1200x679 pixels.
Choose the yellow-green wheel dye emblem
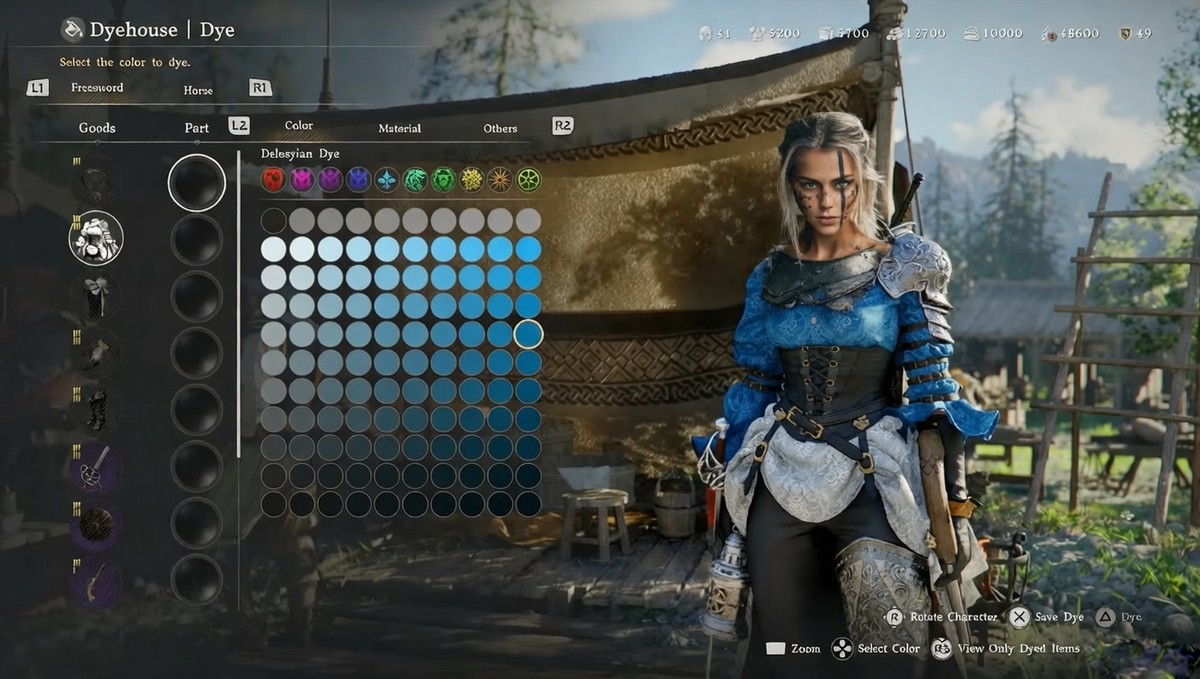point(528,180)
